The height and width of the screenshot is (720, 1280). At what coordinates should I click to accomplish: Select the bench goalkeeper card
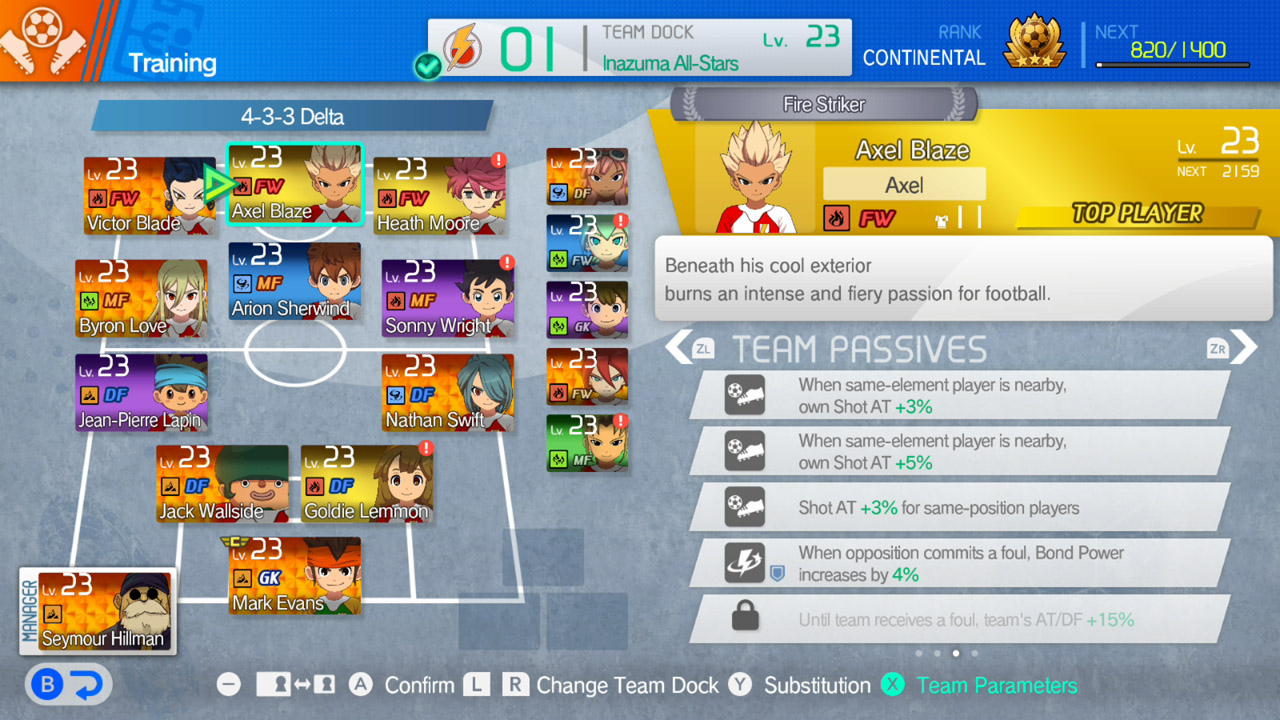pos(587,310)
